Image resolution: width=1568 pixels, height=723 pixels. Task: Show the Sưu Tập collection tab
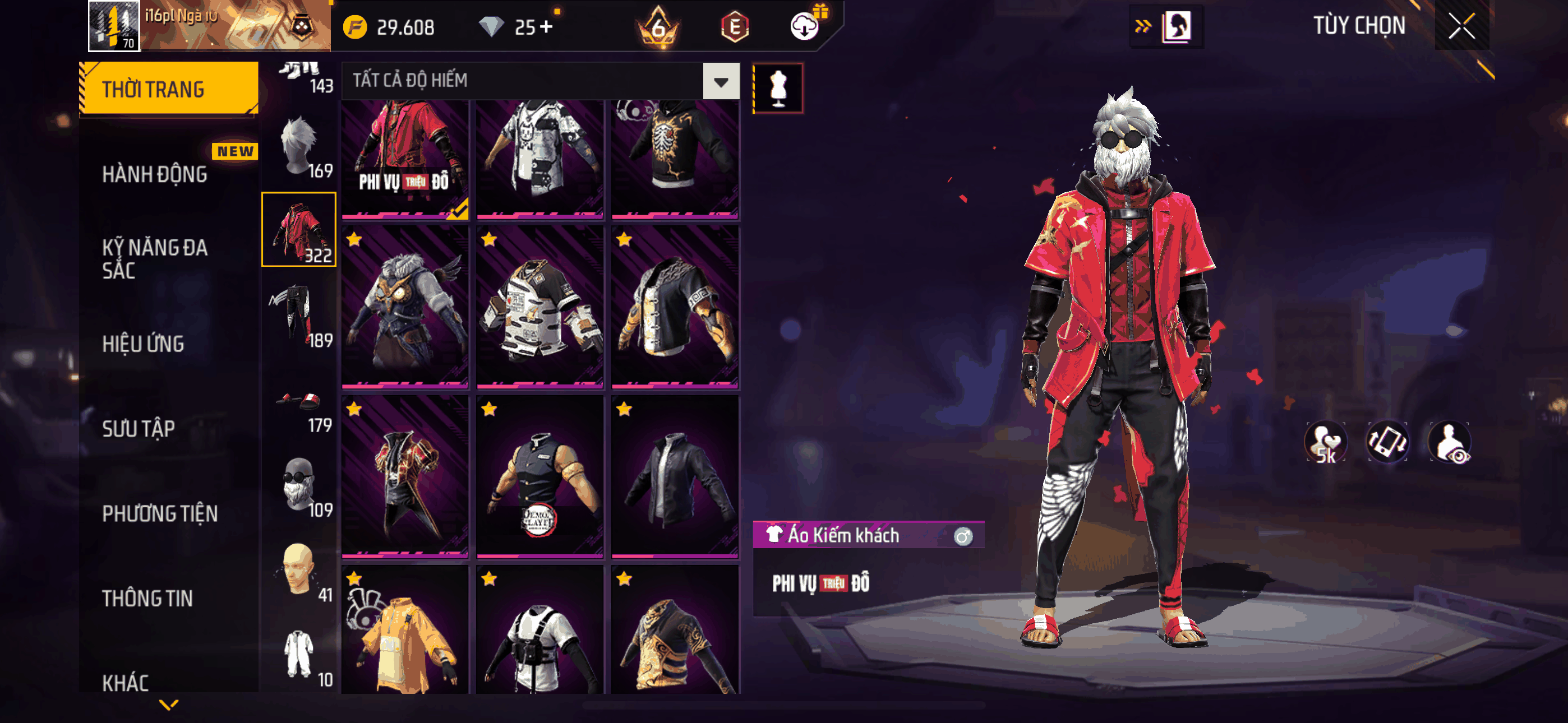click(x=138, y=428)
